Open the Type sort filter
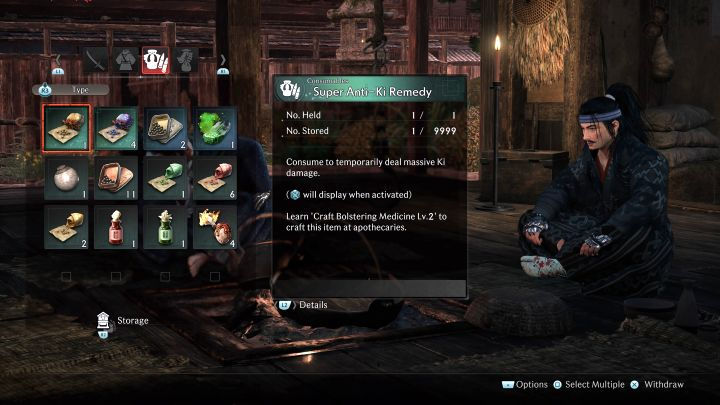720x405 pixels. [x=70, y=89]
